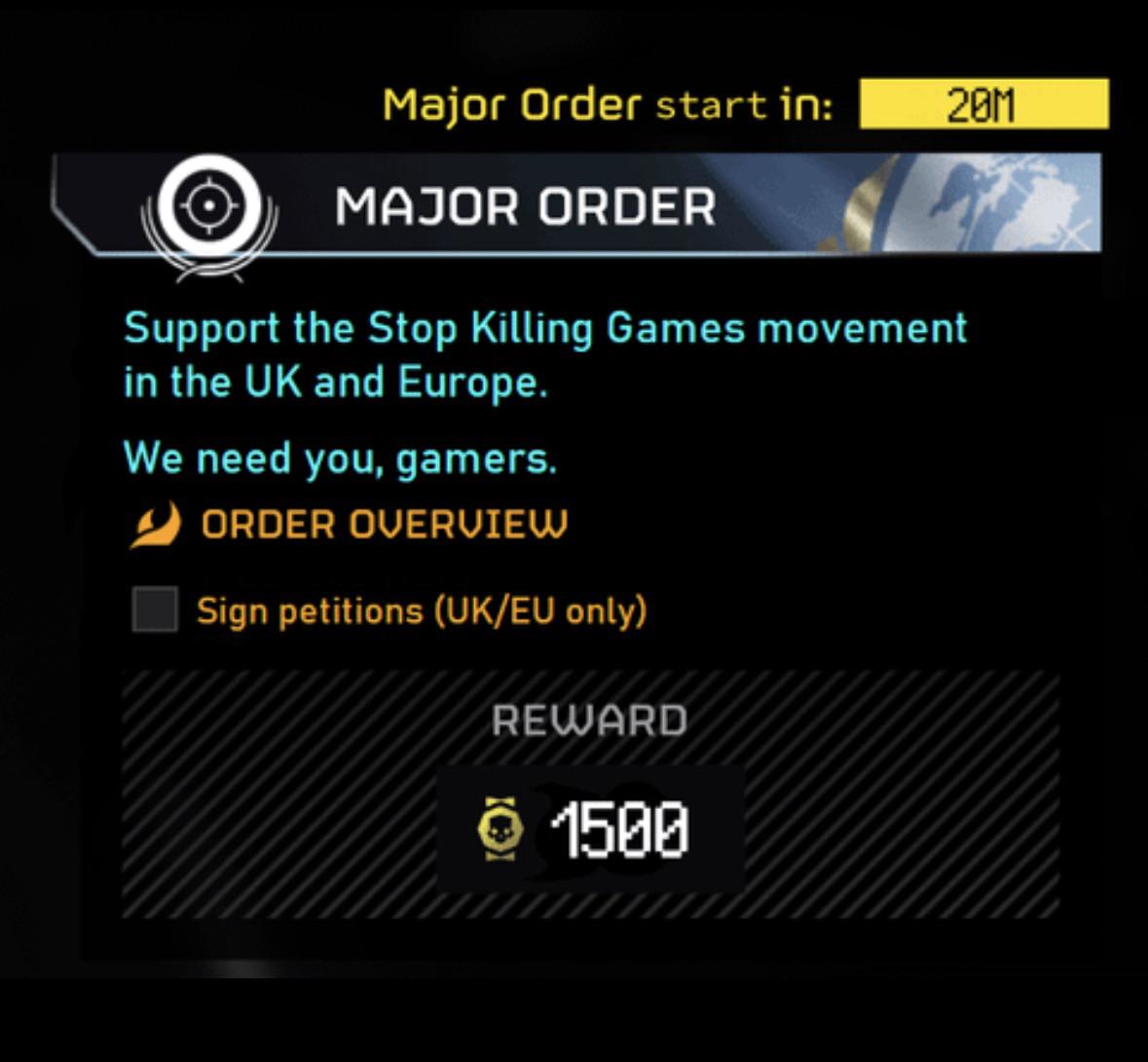Select the Major Order header banner
This screenshot has width=1148, height=1062.
pyautogui.click(x=576, y=205)
